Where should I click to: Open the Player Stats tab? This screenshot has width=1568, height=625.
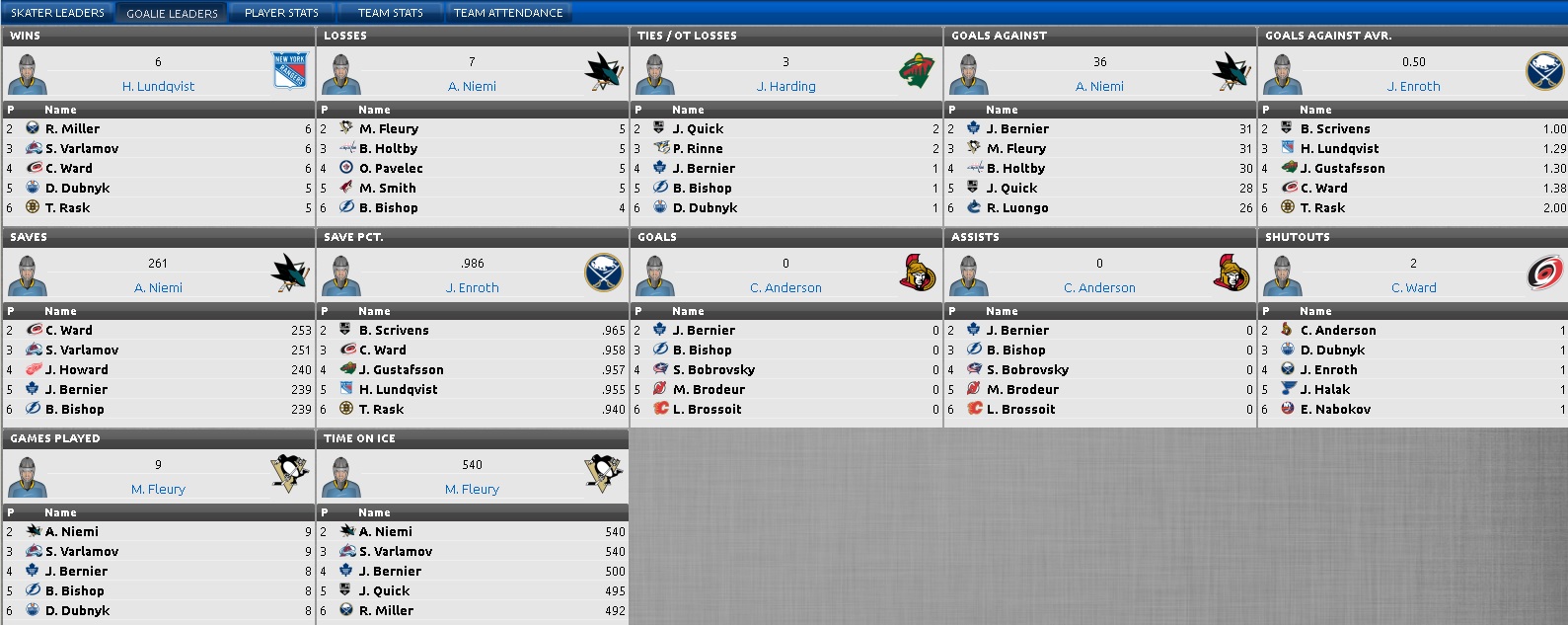(x=281, y=13)
